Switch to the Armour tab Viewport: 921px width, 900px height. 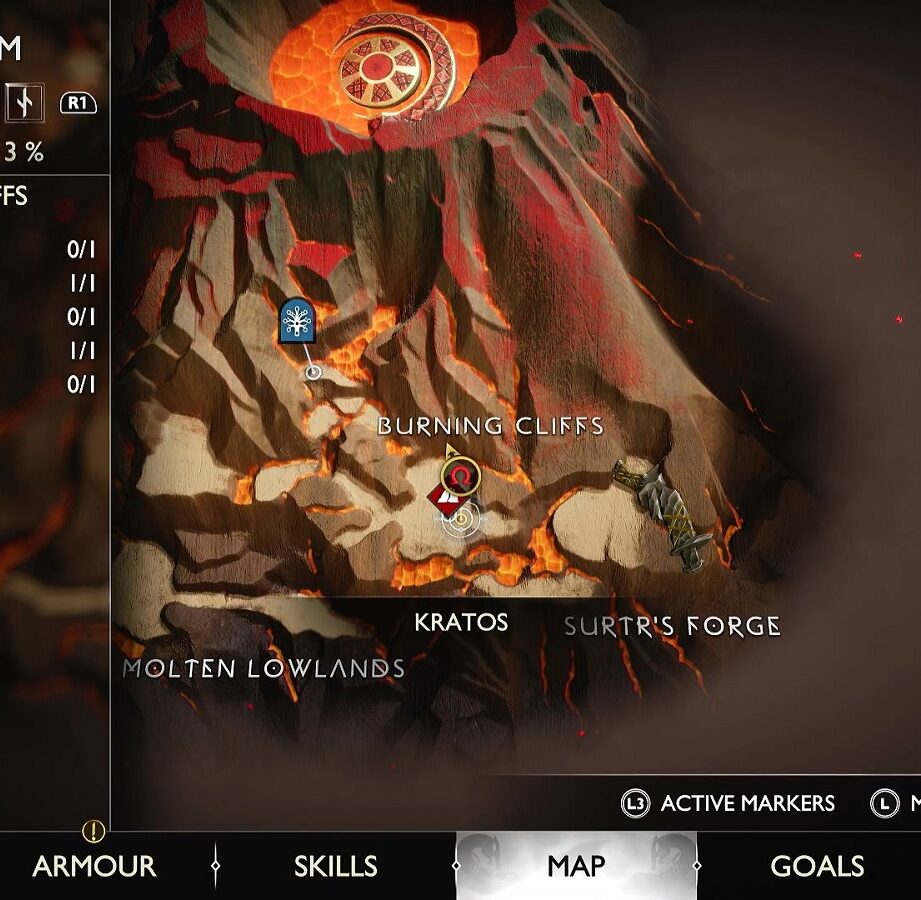click(x=94, y=865)
